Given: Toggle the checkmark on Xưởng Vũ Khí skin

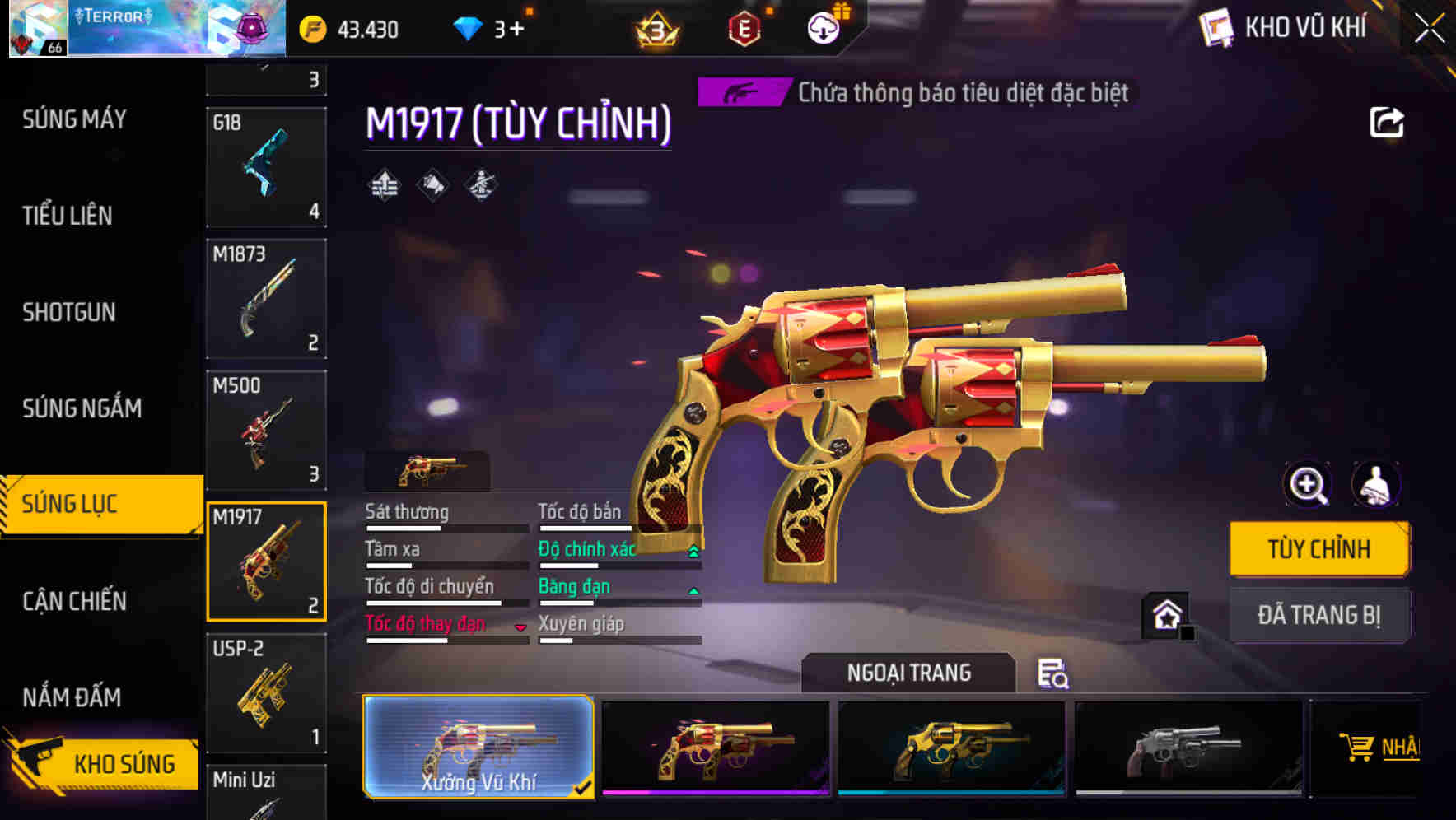Looking at the screenshot, I should (583, 788).
